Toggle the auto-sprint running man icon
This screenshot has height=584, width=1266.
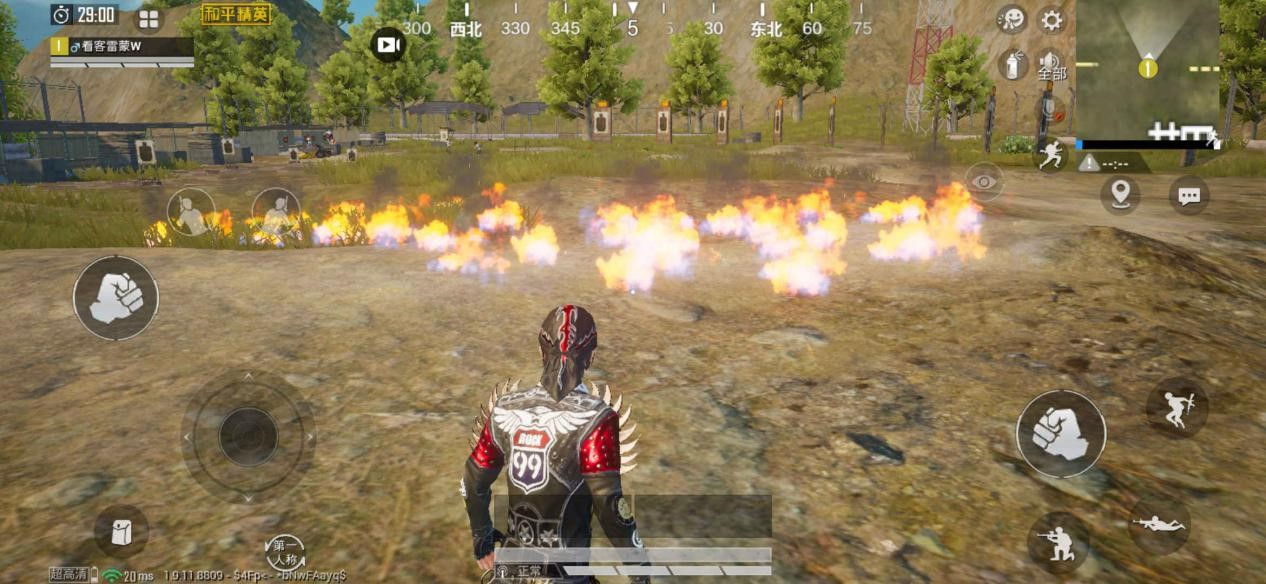[1049, 154]
